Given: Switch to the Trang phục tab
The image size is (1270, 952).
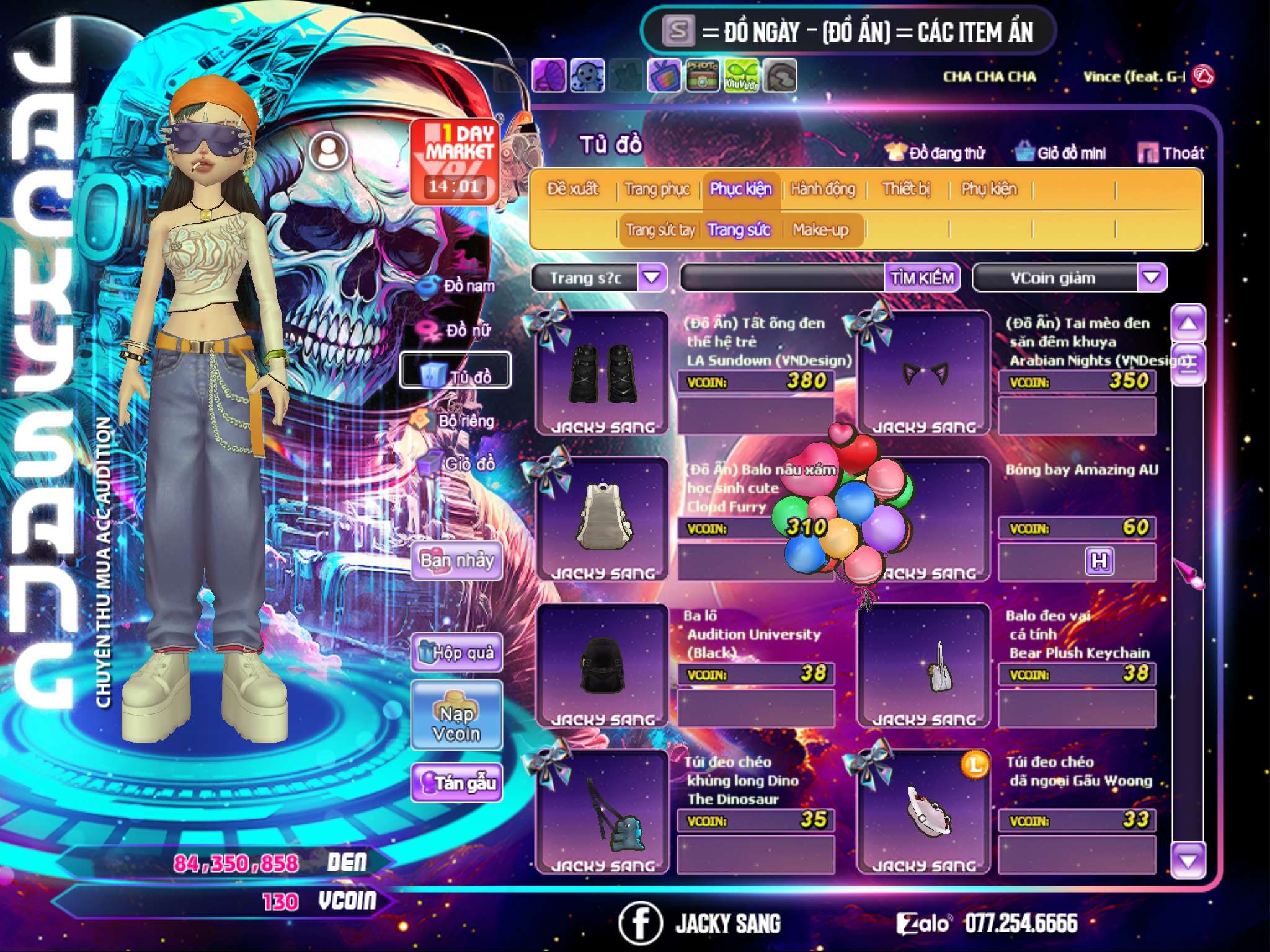Looking at the screenshot, I should (657, 189).
